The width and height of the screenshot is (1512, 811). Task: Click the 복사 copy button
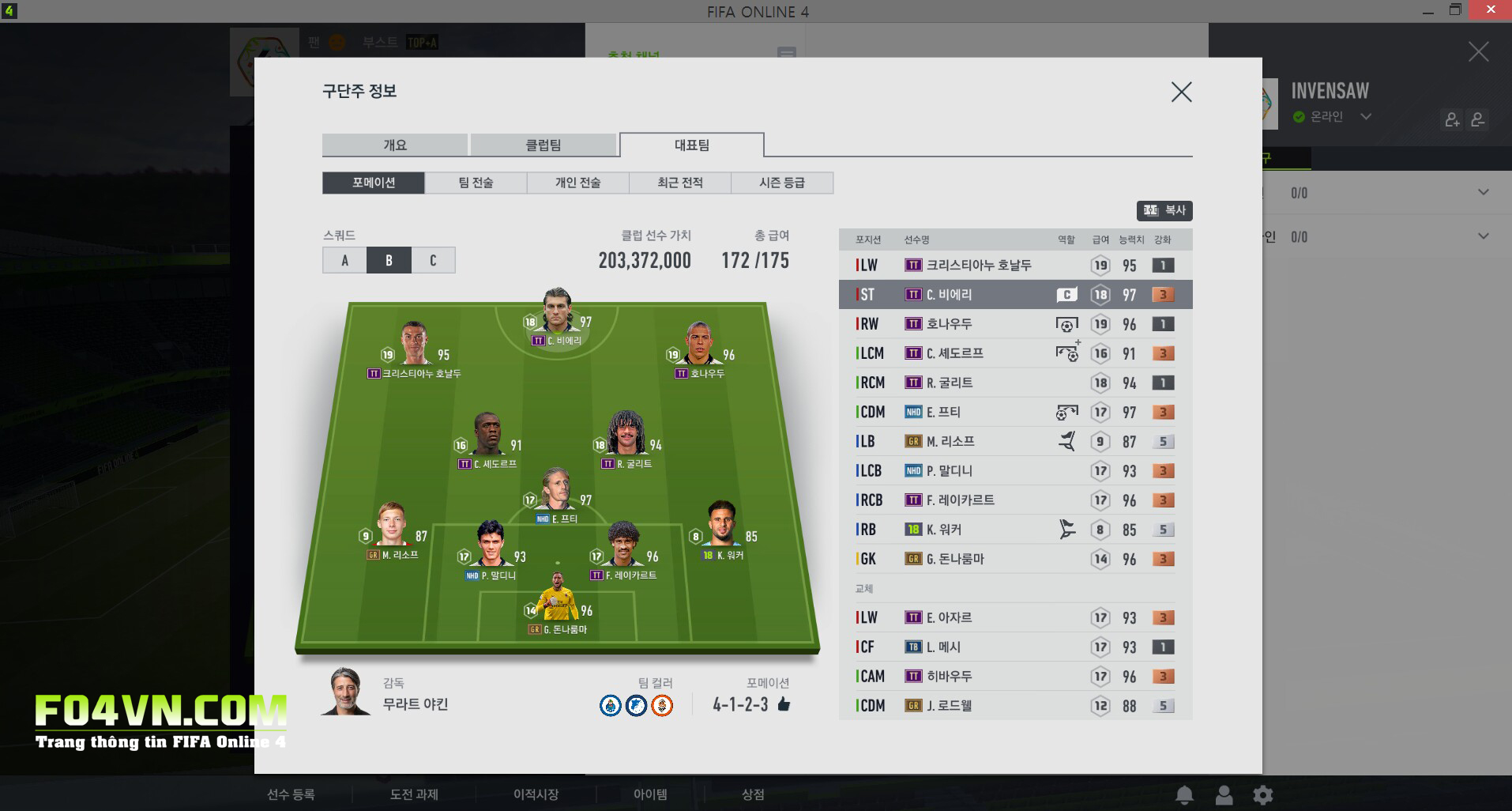(1164, 210)
